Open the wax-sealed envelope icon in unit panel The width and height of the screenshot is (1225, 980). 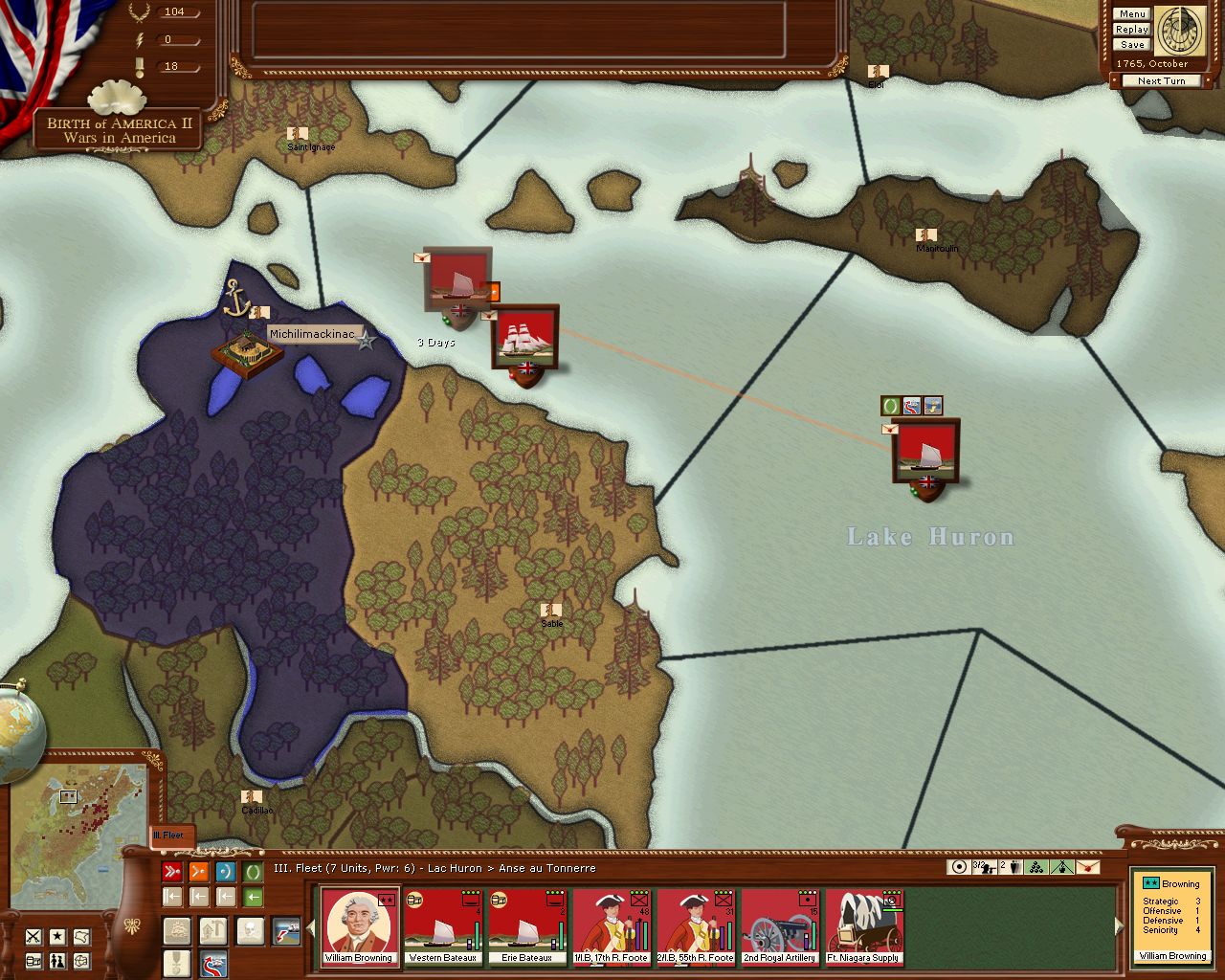1087,867
